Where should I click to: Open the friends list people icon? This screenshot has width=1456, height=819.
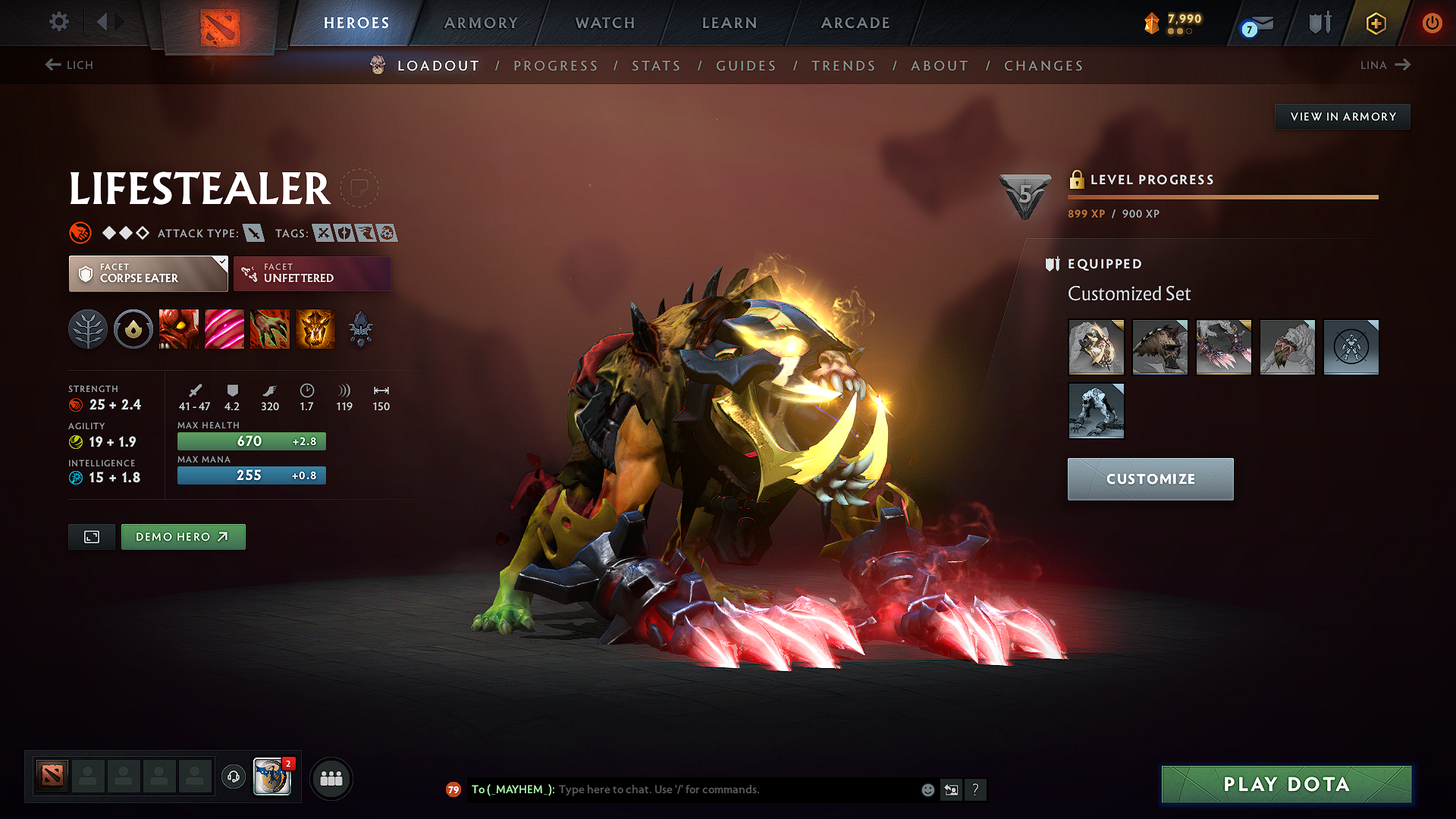(x=331, y=778)
